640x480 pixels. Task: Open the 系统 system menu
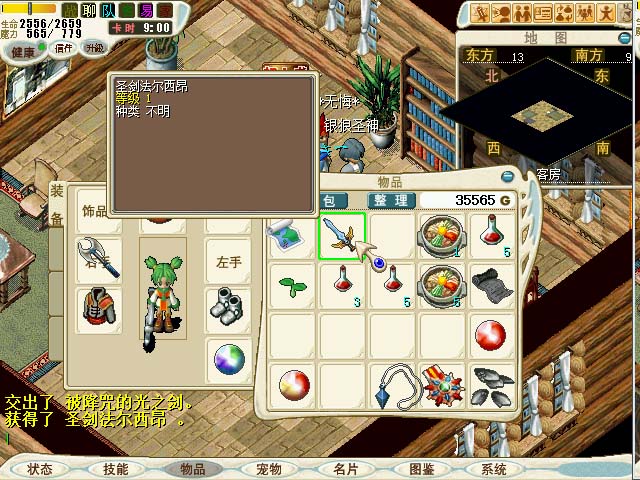pos(494,469)
